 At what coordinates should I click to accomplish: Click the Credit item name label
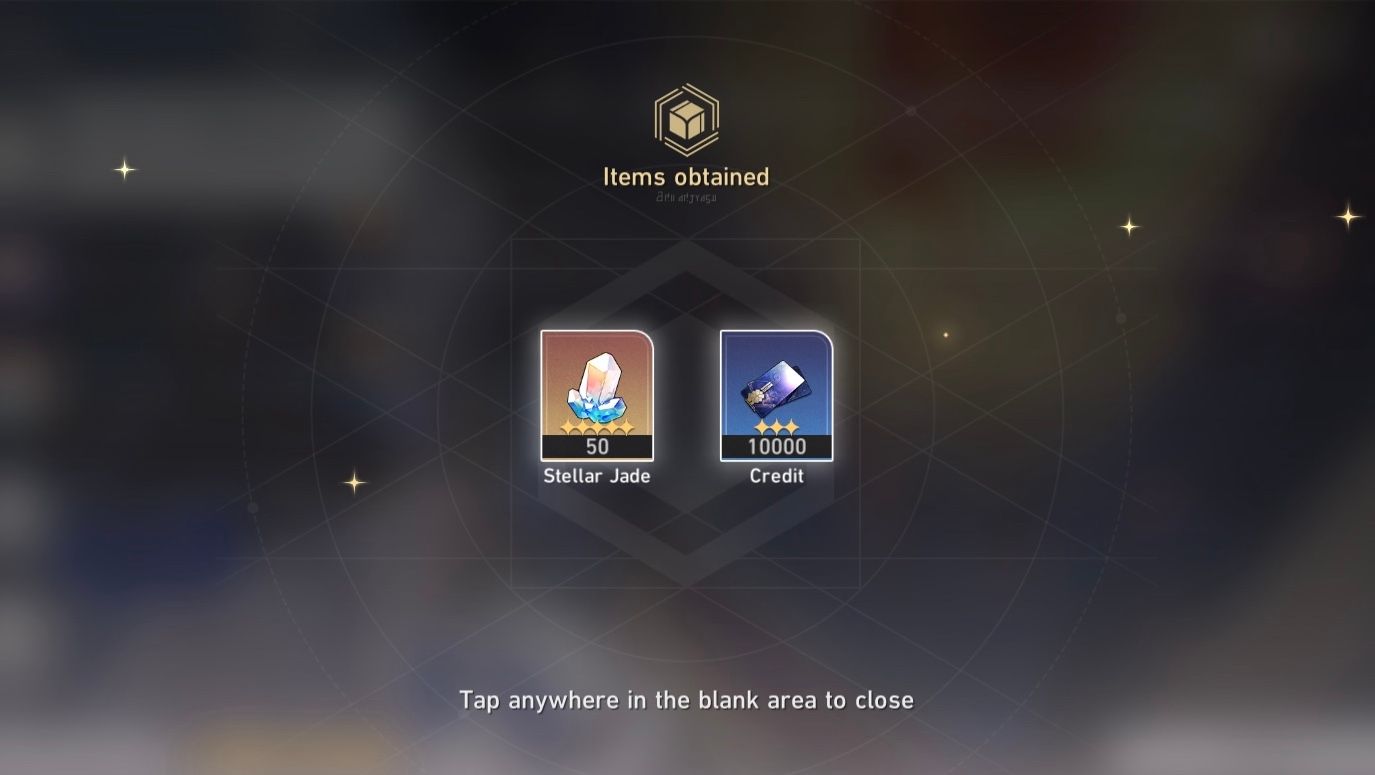coord(776,476)
